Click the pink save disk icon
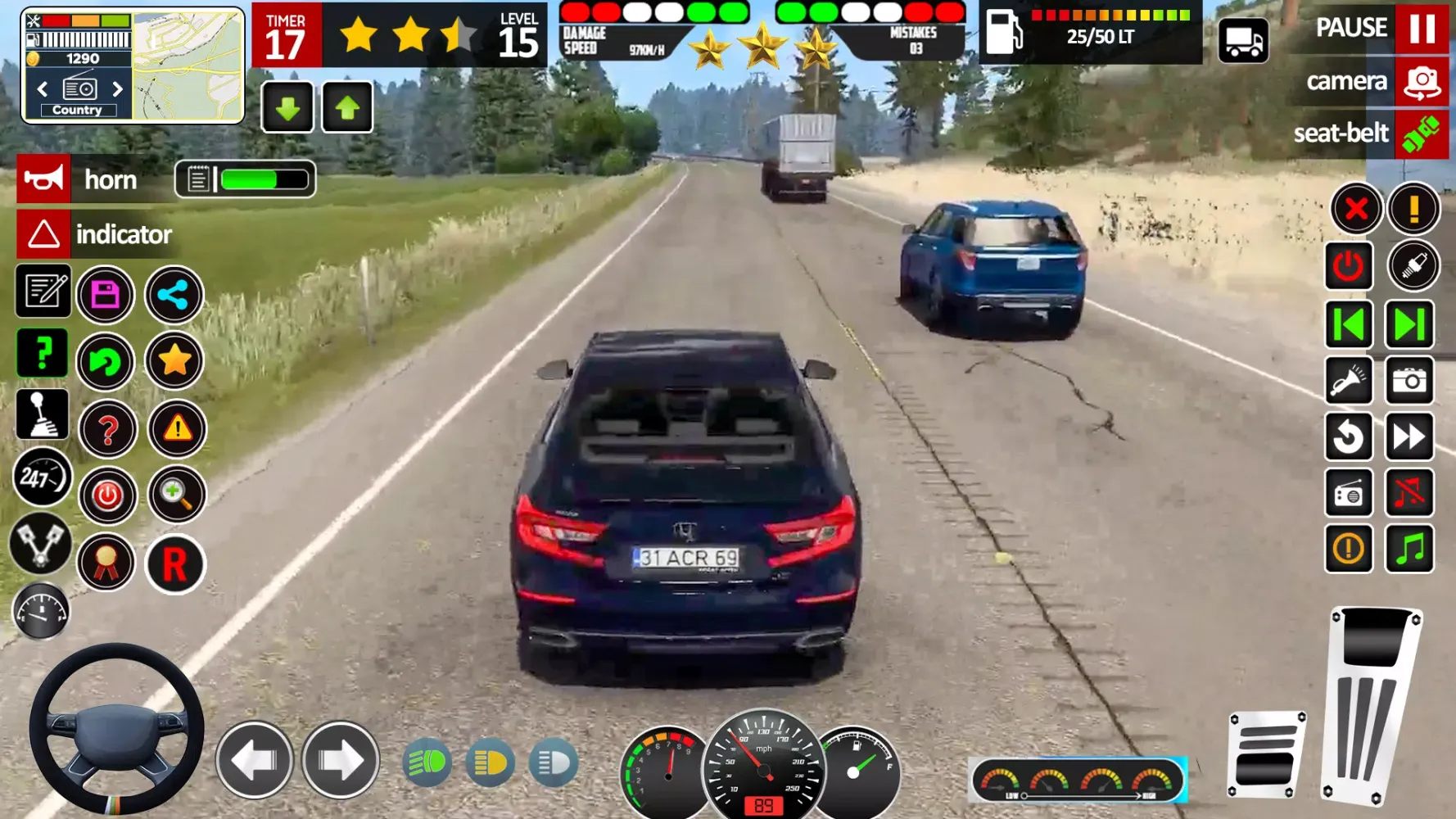Viewport: 1456px width, 819px height. tap(106, 295)
